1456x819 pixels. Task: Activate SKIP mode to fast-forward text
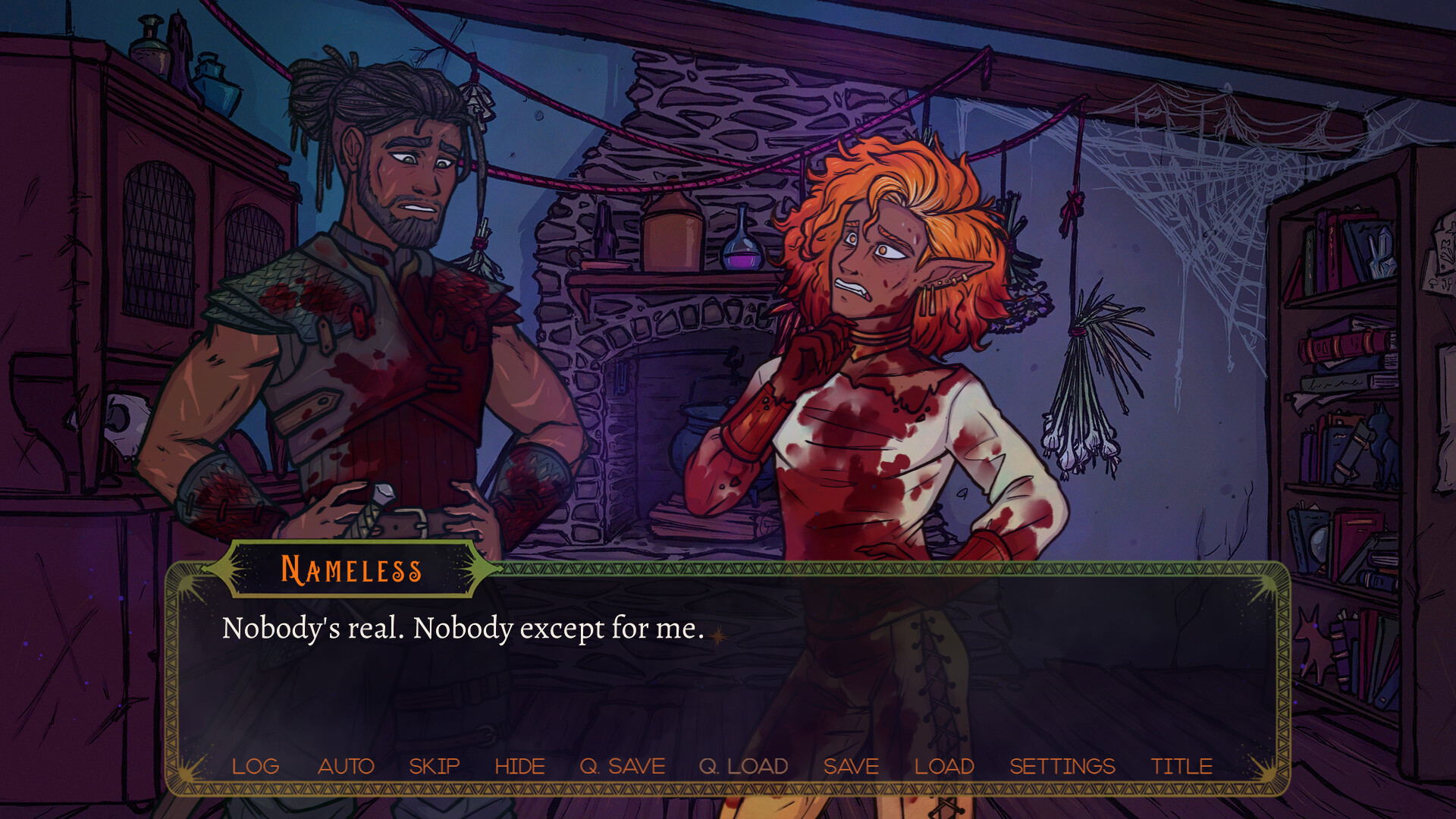click(434, 766)
